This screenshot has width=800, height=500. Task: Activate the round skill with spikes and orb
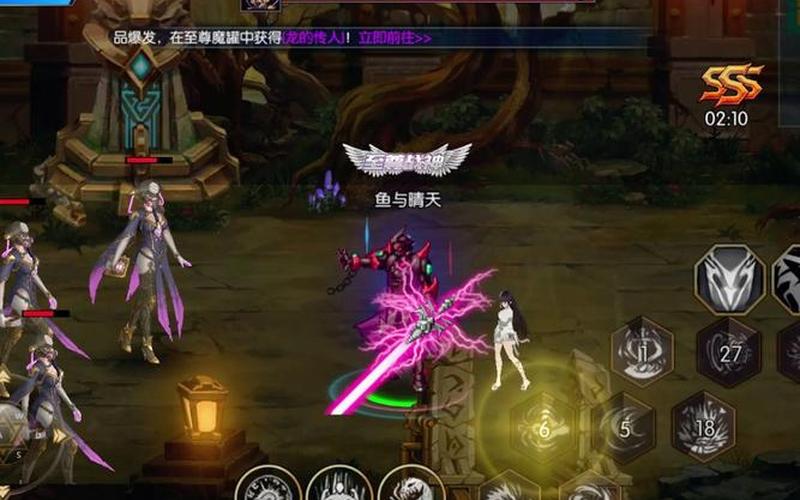[340, 488]
